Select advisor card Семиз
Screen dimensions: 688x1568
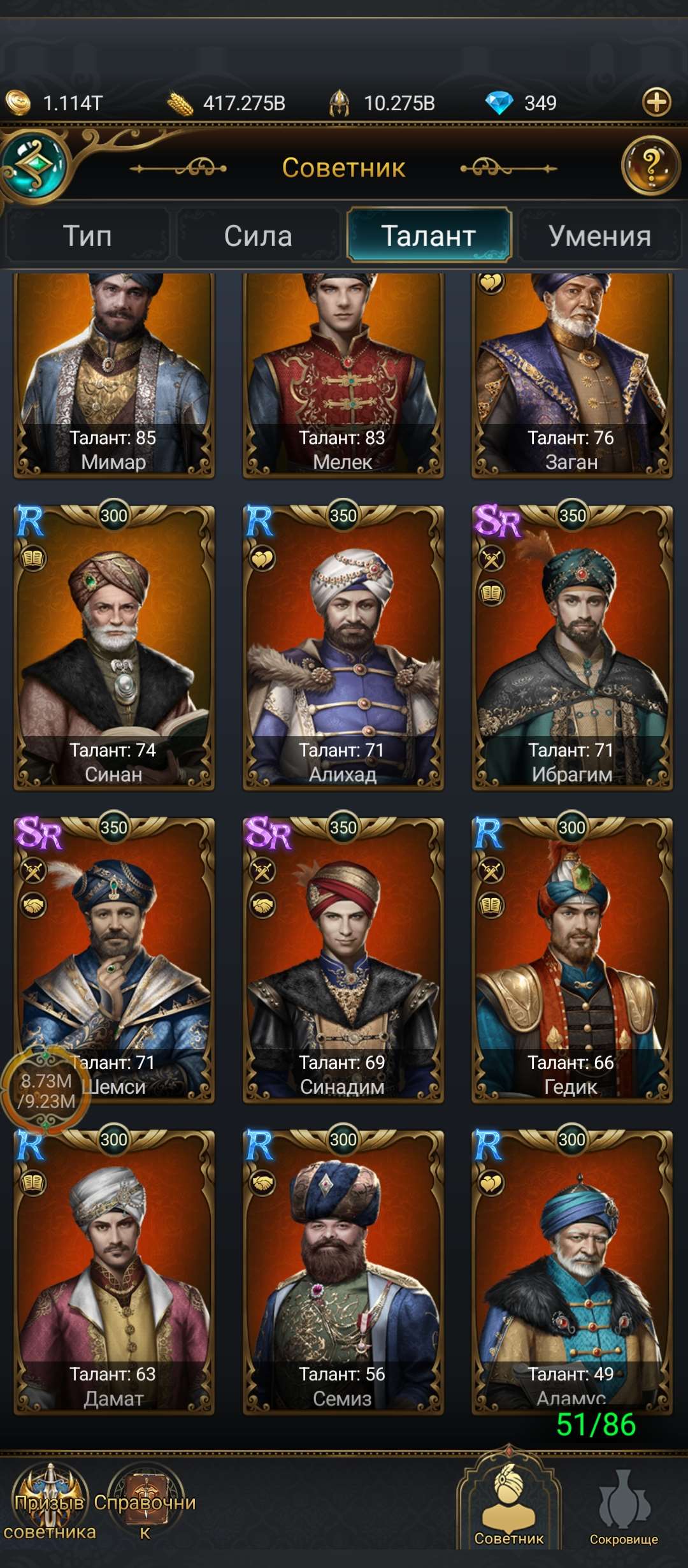(x=343, y=1272)
